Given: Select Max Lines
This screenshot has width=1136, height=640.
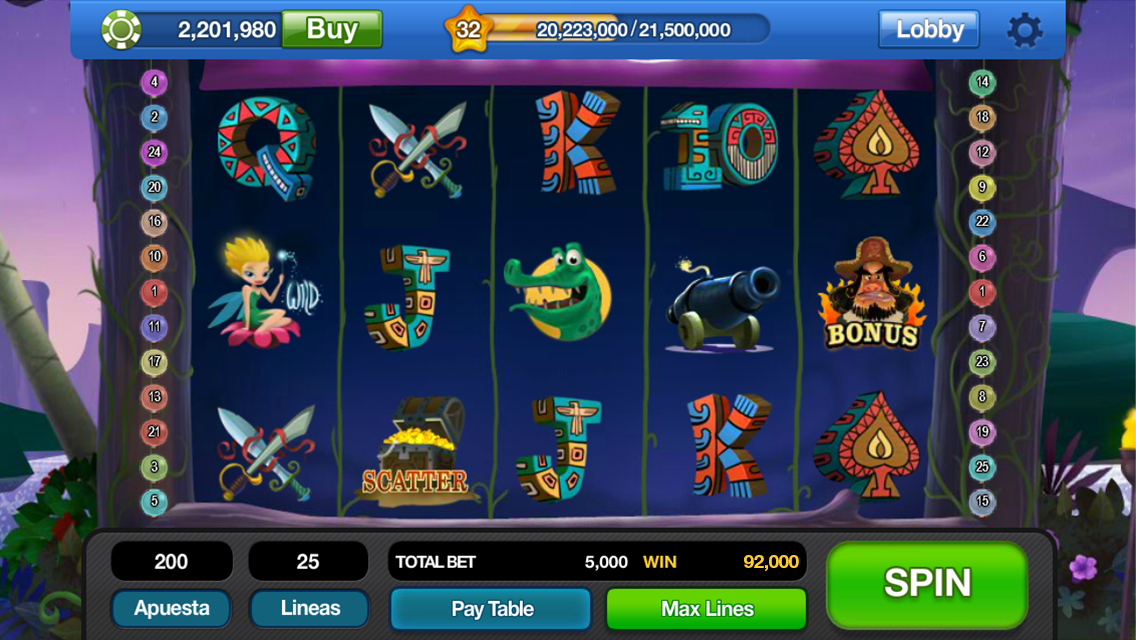Looking at the screenshot, I should pos(706,609).
